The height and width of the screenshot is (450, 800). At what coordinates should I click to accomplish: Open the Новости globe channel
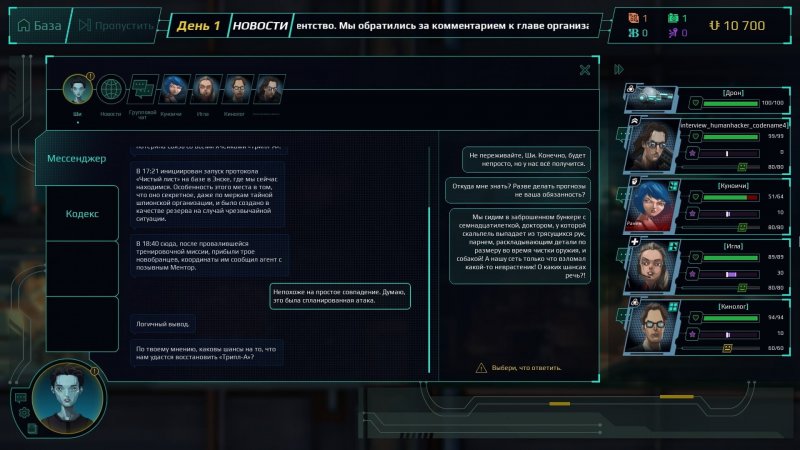pyautogui.click(x=110, y=90)
